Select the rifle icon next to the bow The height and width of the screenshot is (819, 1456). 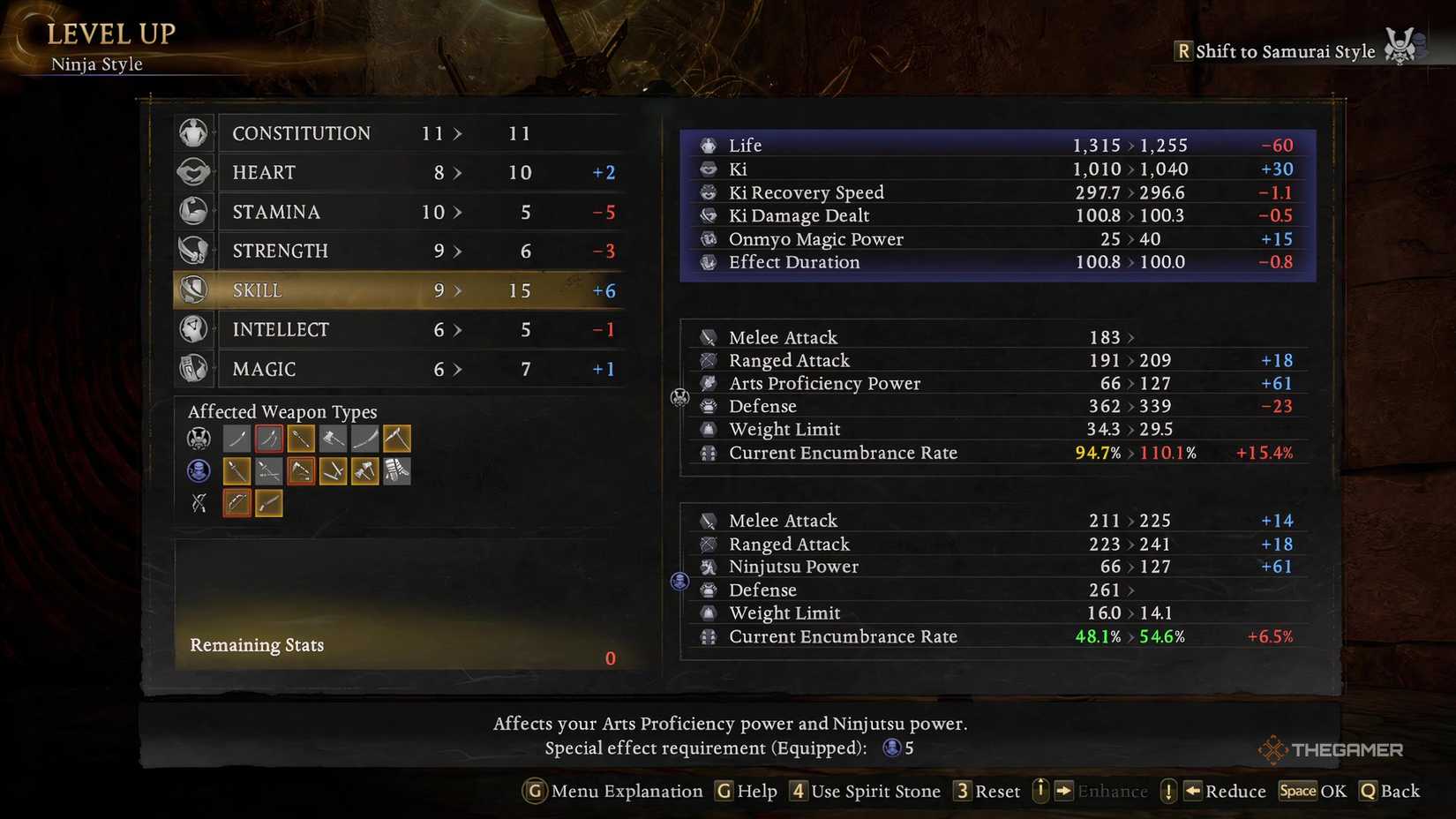[x=268, y=502]
